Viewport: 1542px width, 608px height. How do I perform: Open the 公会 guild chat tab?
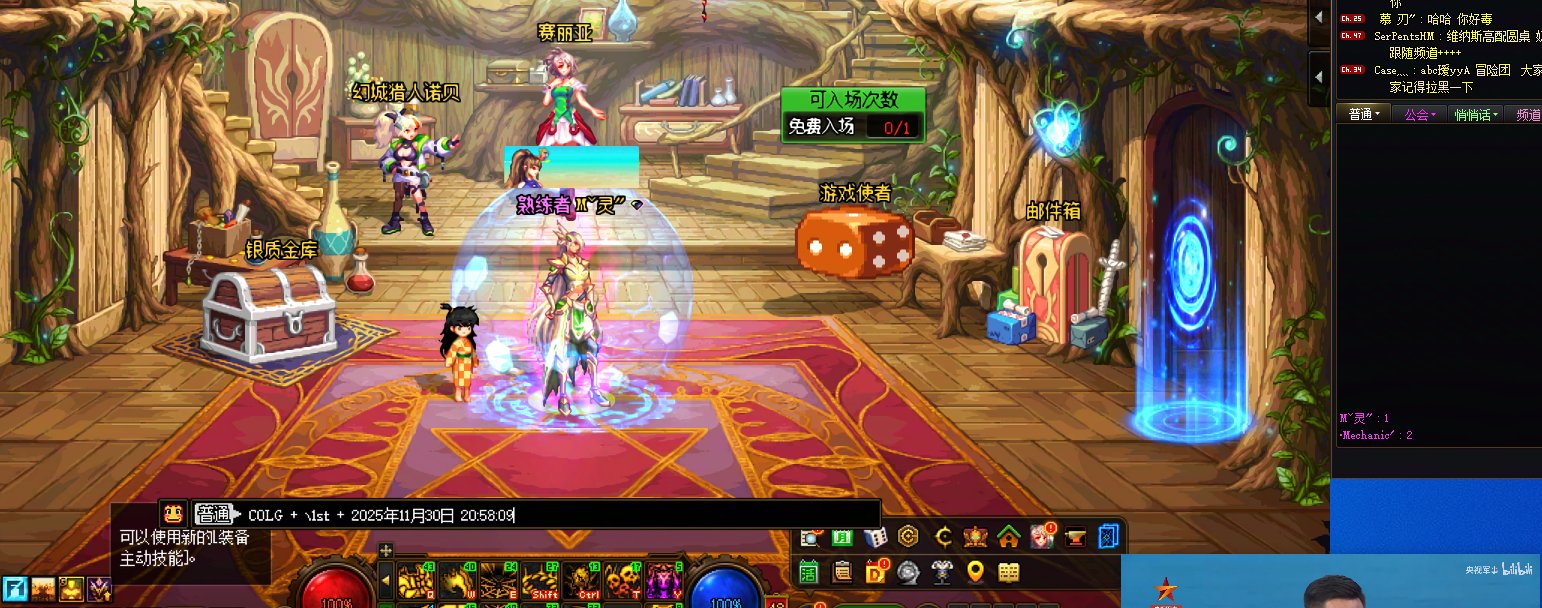pyautogui.click(x=1419, y=115)
